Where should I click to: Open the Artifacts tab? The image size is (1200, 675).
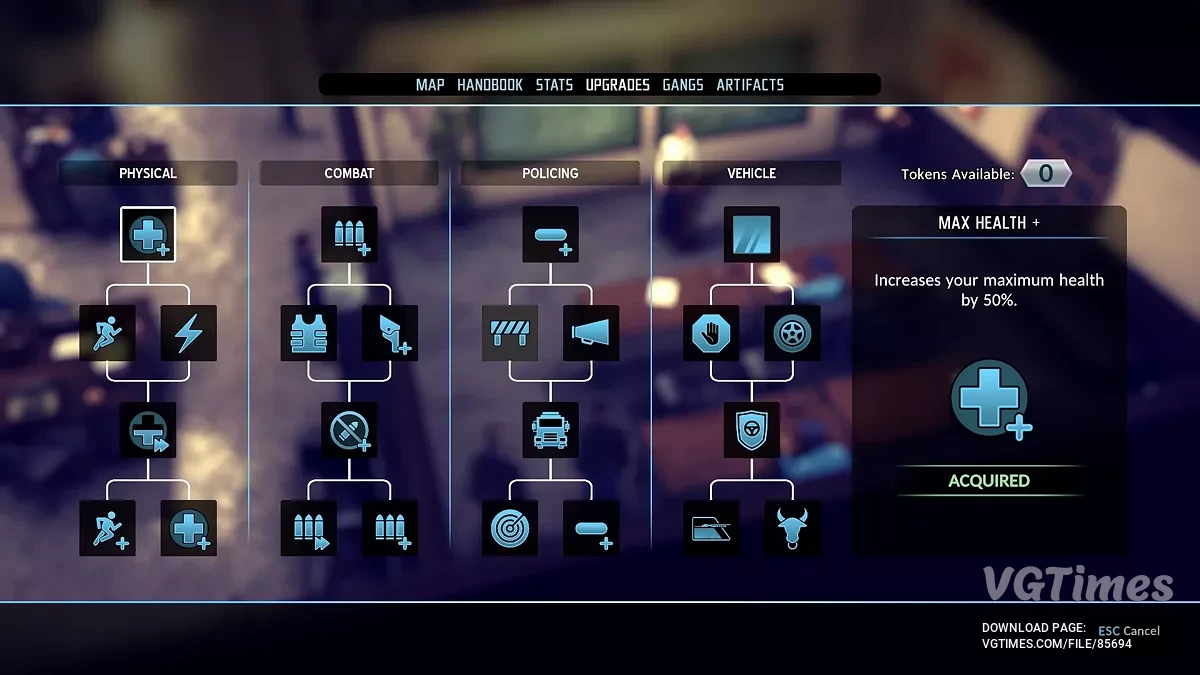click(x=750, y=85)
